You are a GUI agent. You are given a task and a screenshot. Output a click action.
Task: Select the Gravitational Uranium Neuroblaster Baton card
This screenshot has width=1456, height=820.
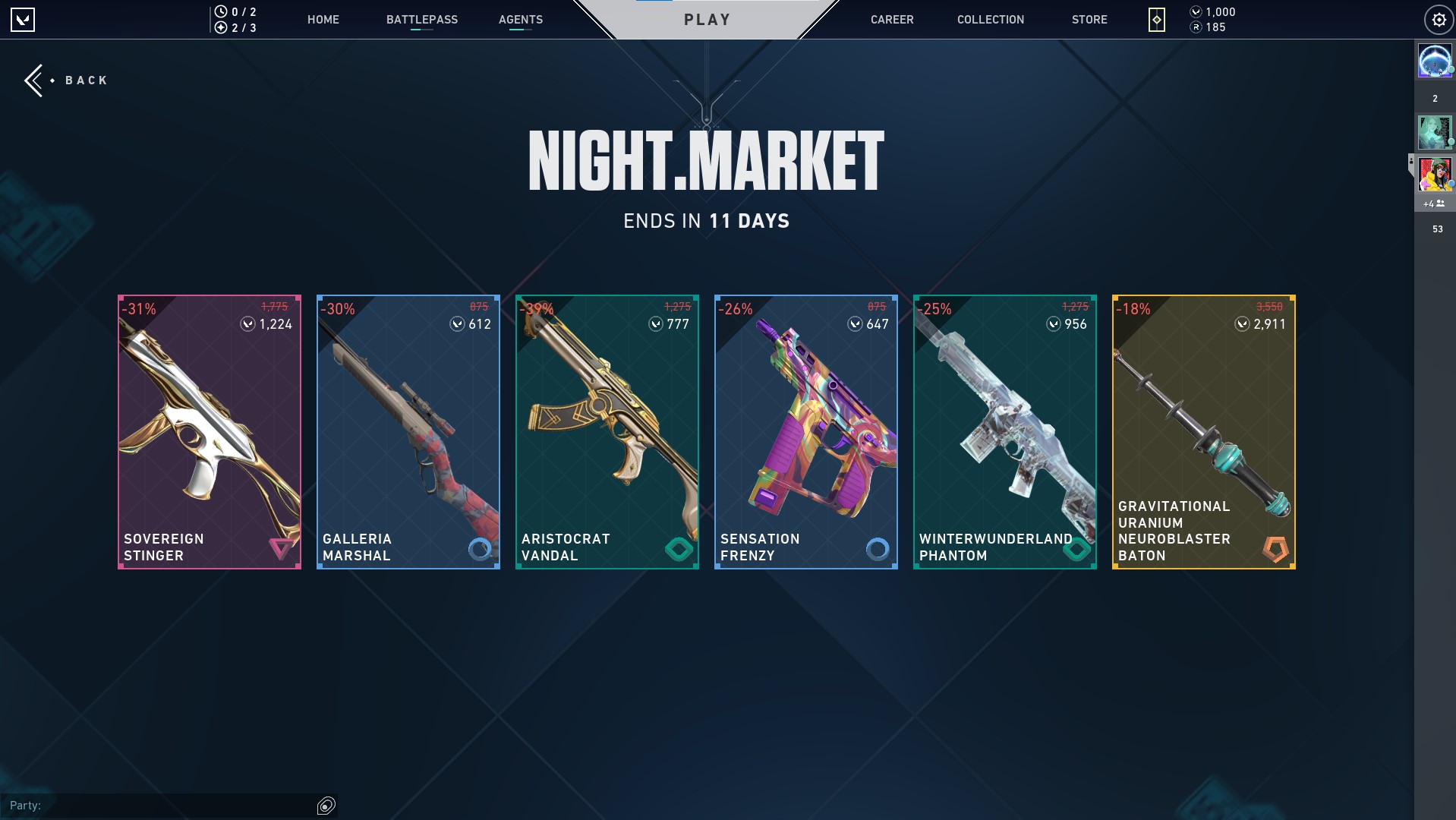(1204, 431)
